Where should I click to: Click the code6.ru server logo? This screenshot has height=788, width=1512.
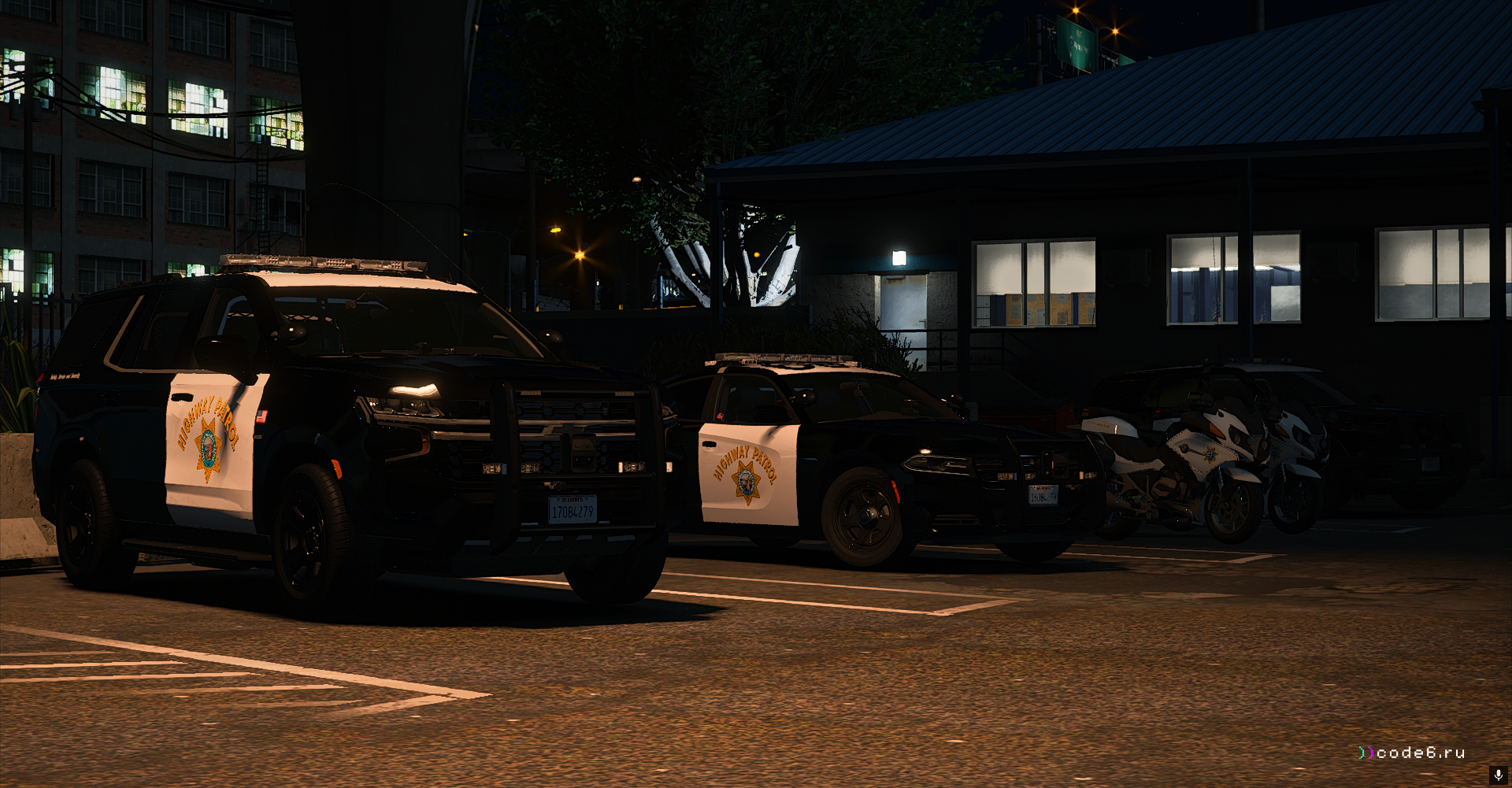(x=1411, y=753)
